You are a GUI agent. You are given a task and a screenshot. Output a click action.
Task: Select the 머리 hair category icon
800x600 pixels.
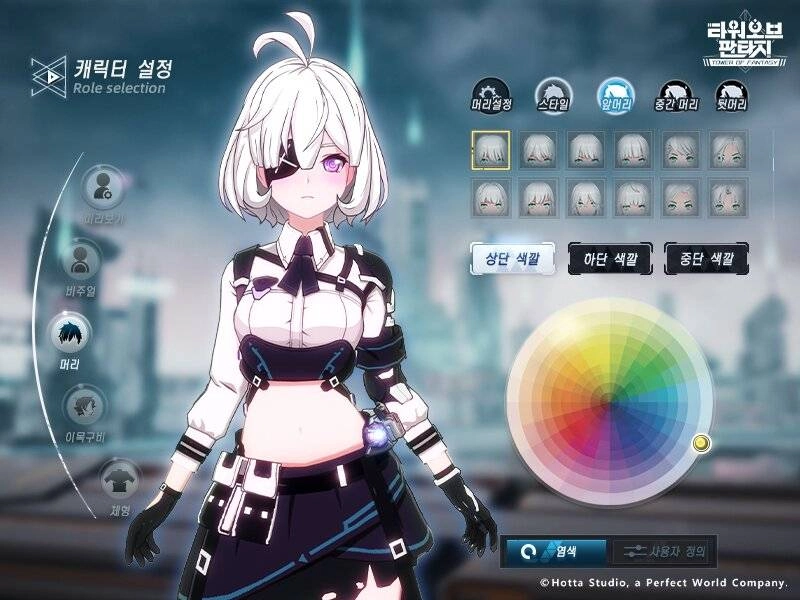71,335
